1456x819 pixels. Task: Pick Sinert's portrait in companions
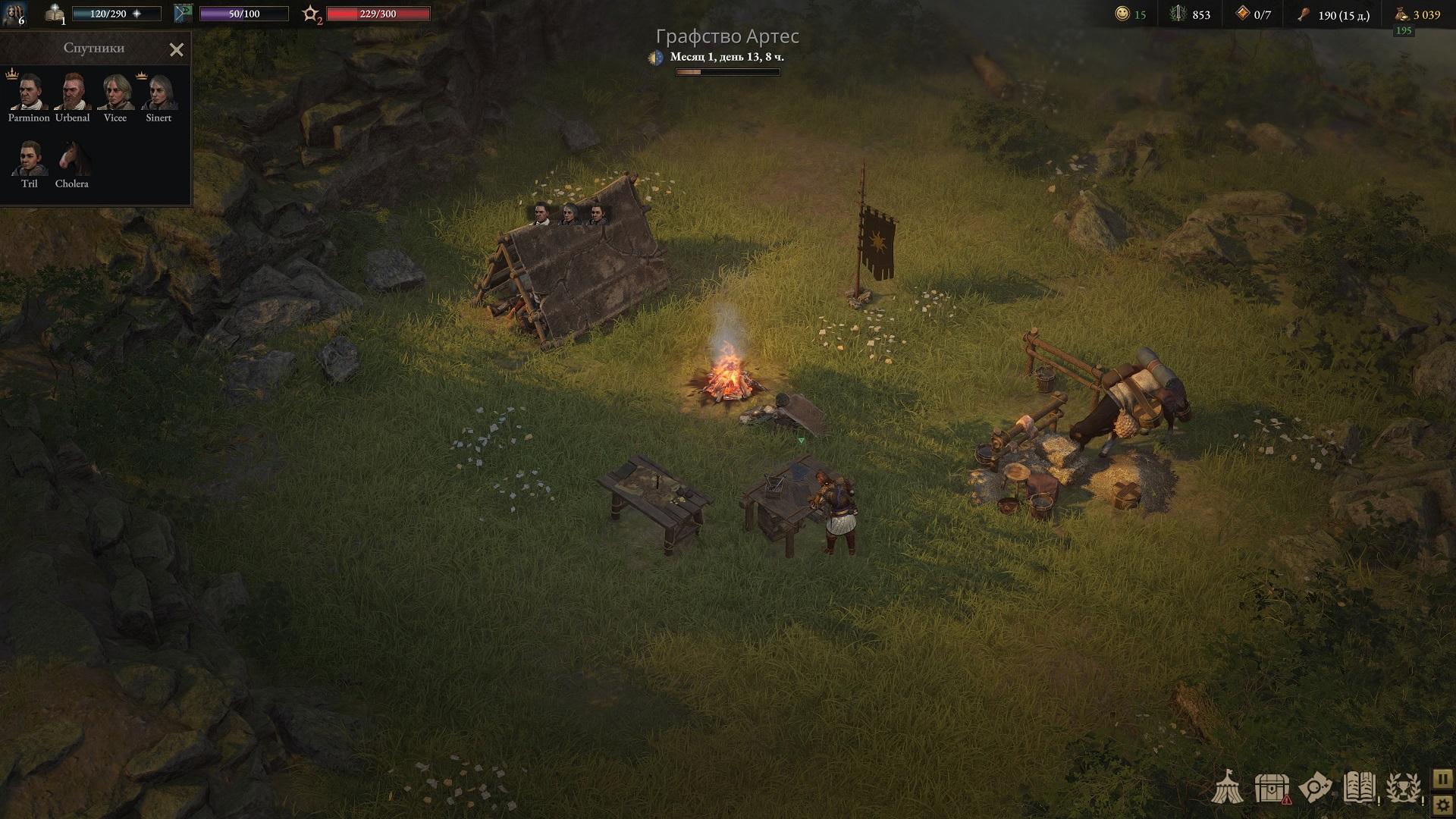coord(158,92)
